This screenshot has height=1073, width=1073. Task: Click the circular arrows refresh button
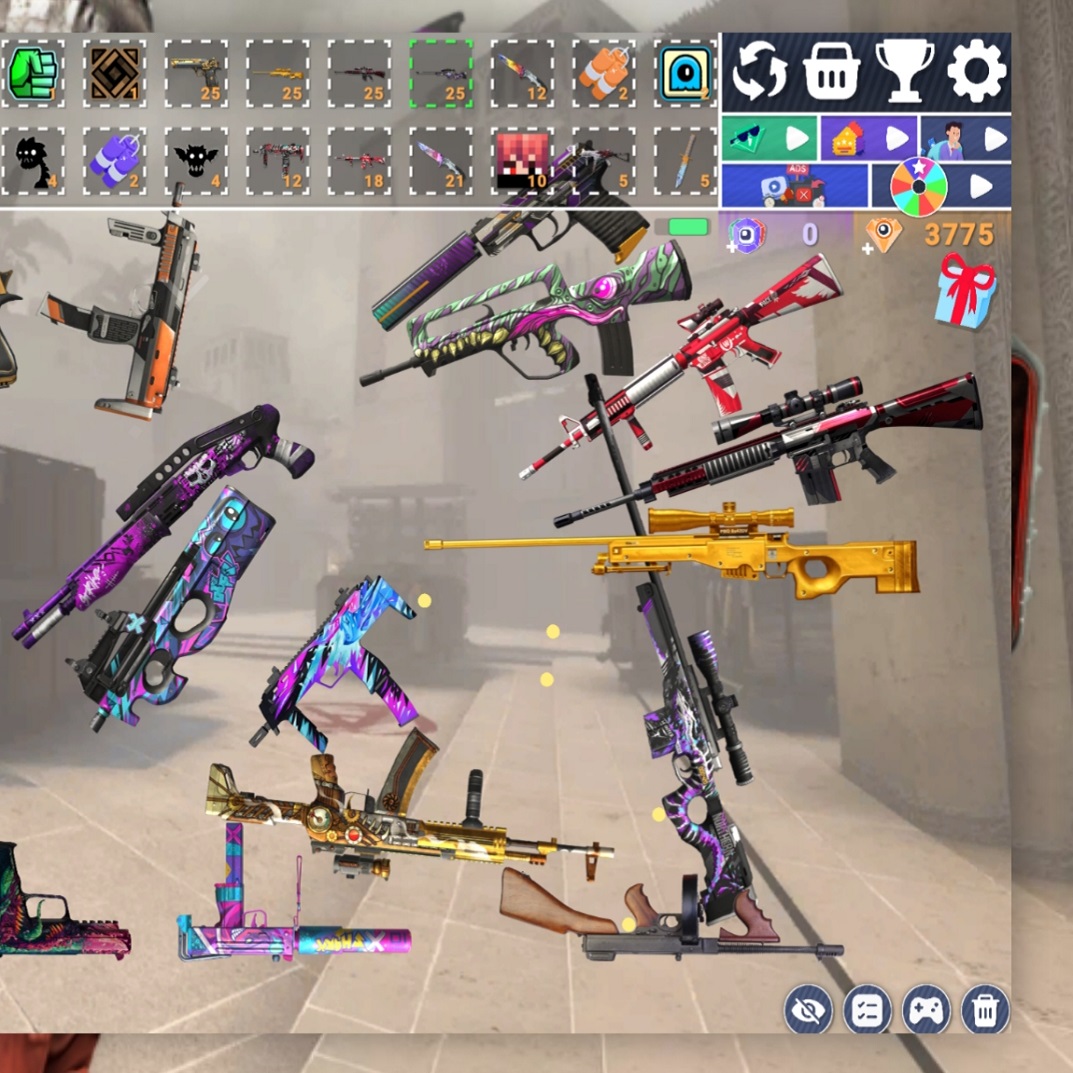(759, 72)
